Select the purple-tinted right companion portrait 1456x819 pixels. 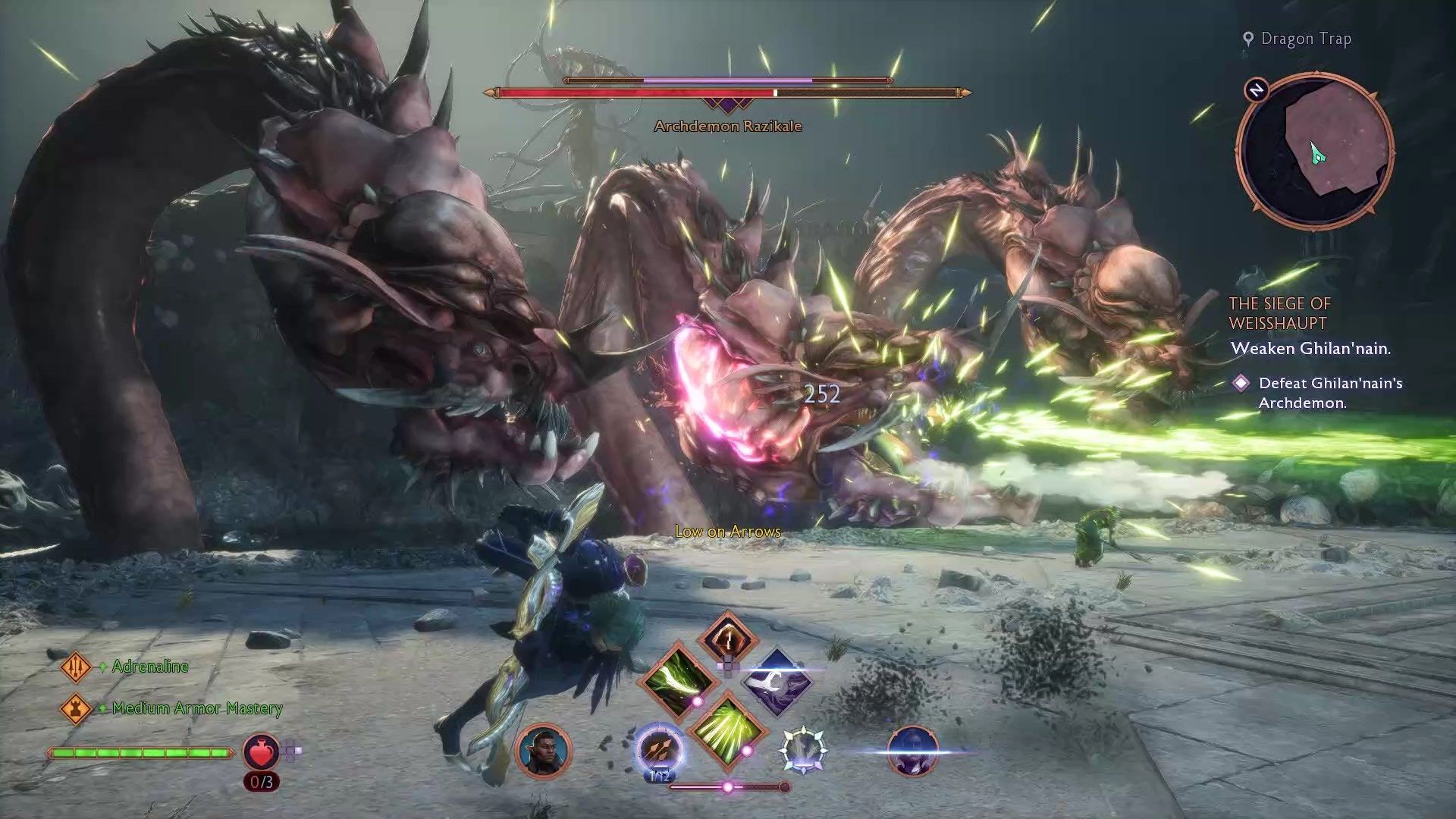pyautogui.click(x=912, y=751)
